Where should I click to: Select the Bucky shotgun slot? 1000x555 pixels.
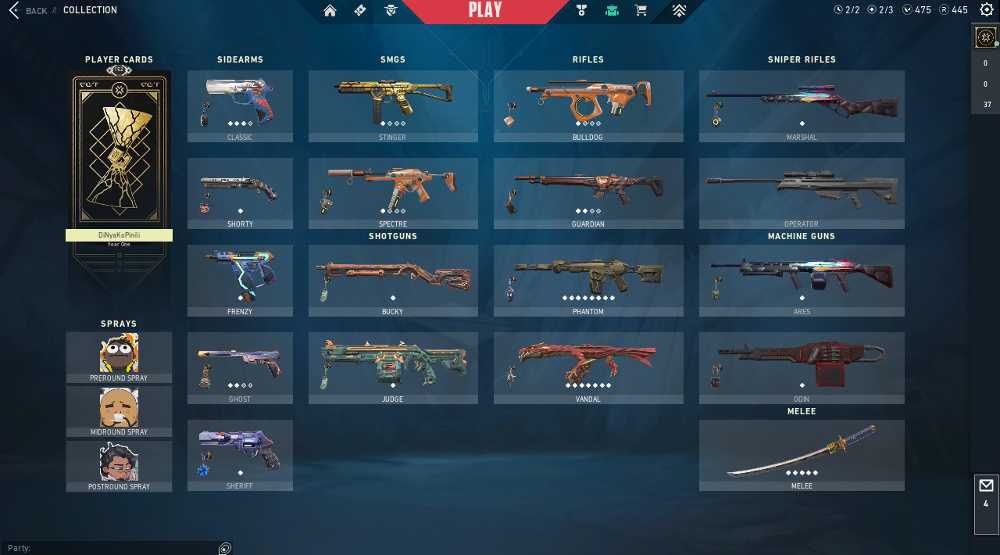[392, 281]
